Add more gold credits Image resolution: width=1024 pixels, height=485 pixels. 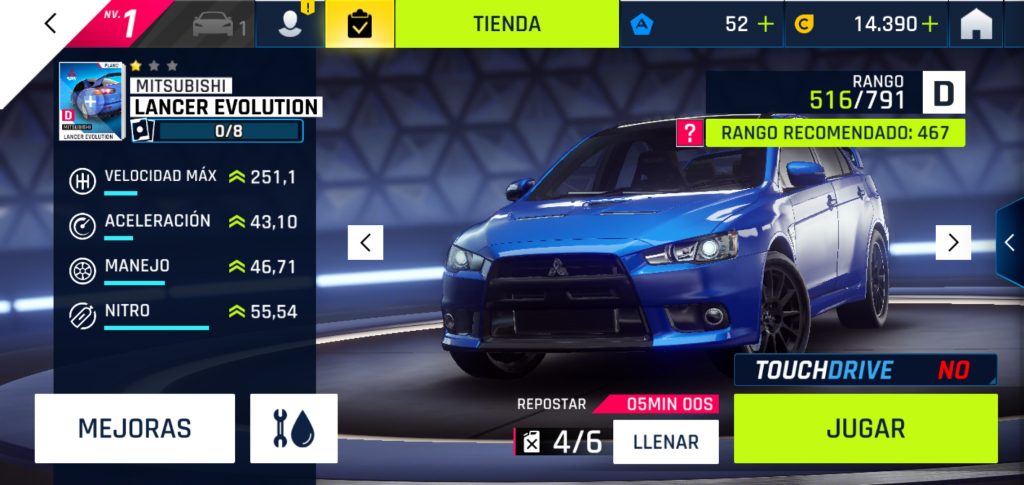pyautogui.click(x=930, y=24)
